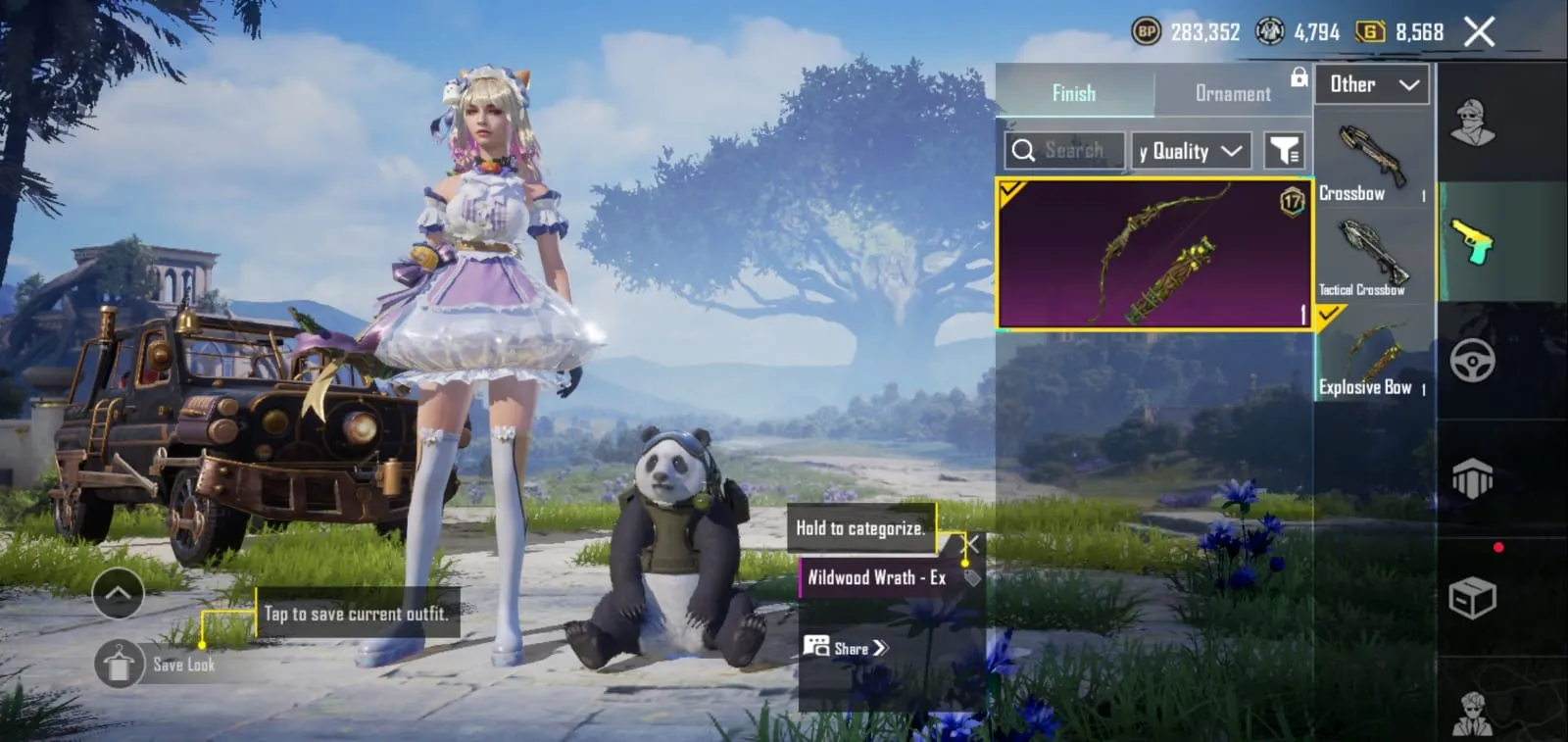Click the search magnifier icon

coord(1025,149)
